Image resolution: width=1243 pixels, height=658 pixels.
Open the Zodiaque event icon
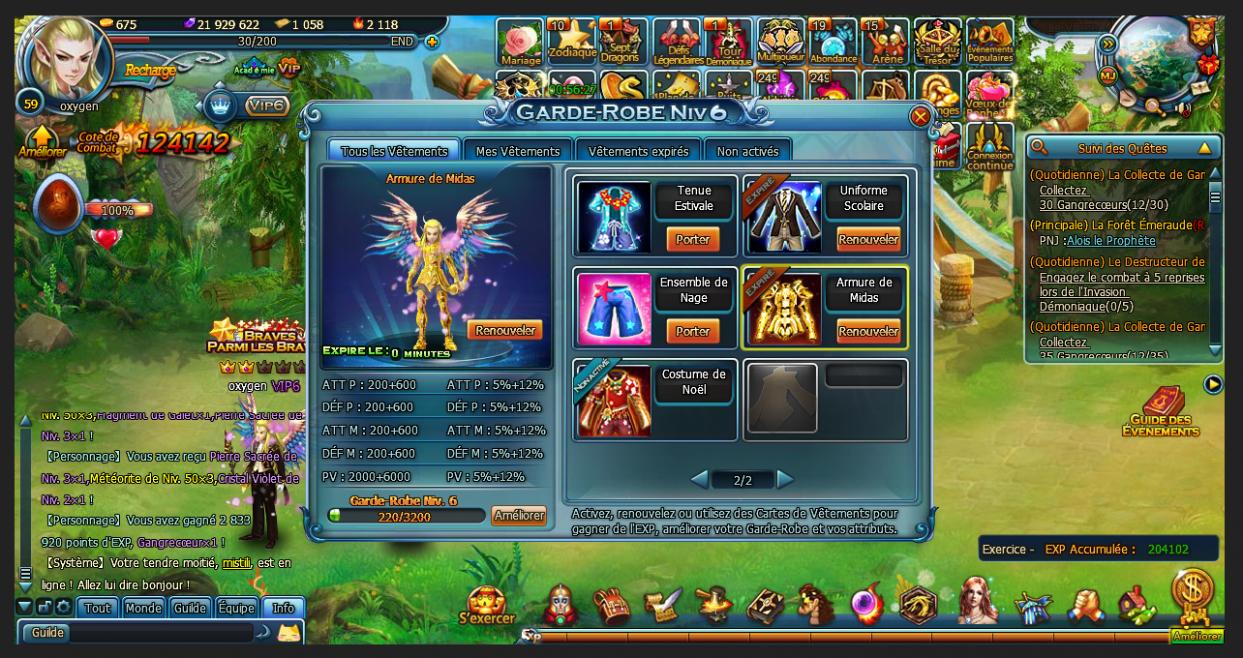pos(572,42)
